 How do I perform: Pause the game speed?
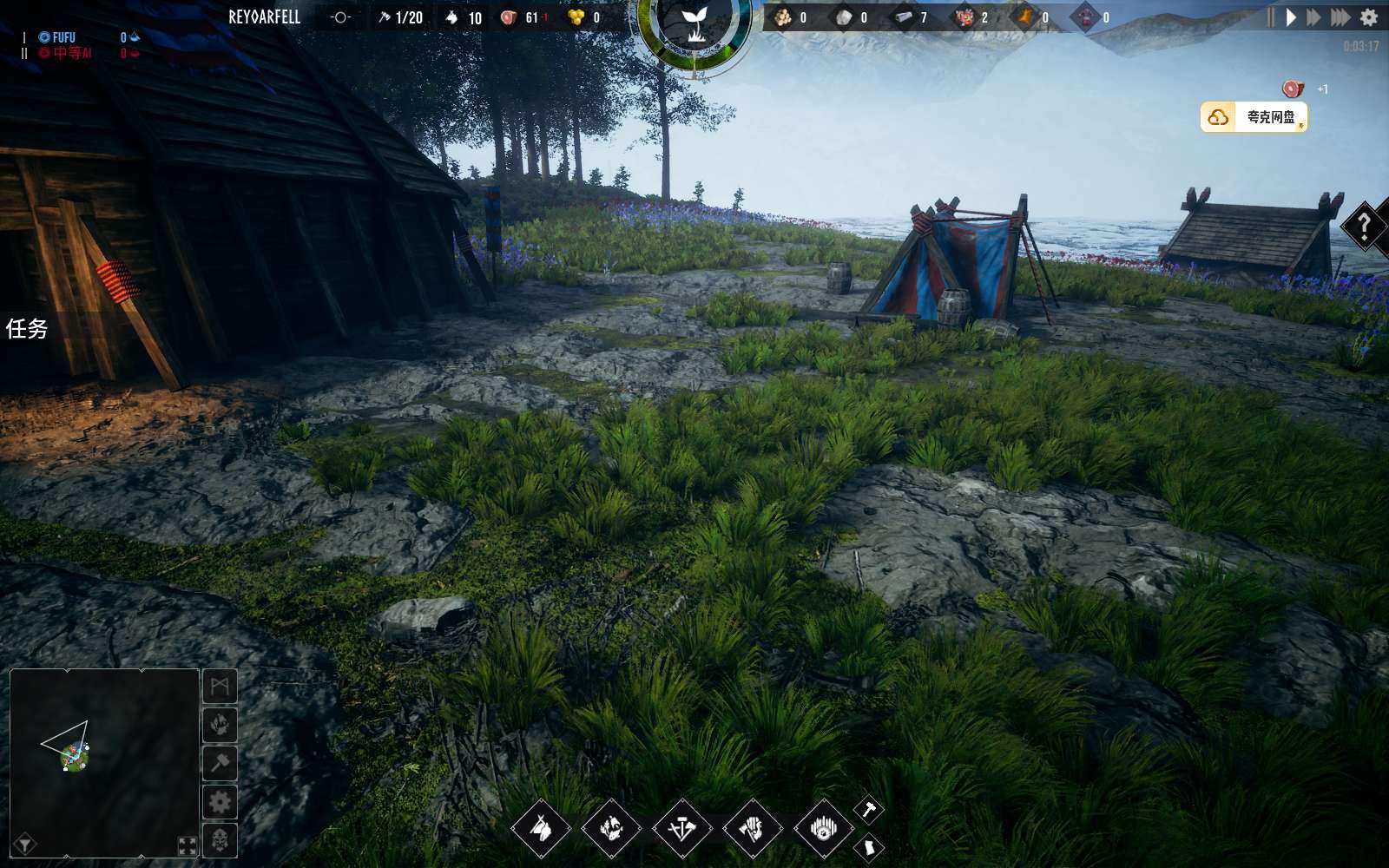click(1271, 17)
